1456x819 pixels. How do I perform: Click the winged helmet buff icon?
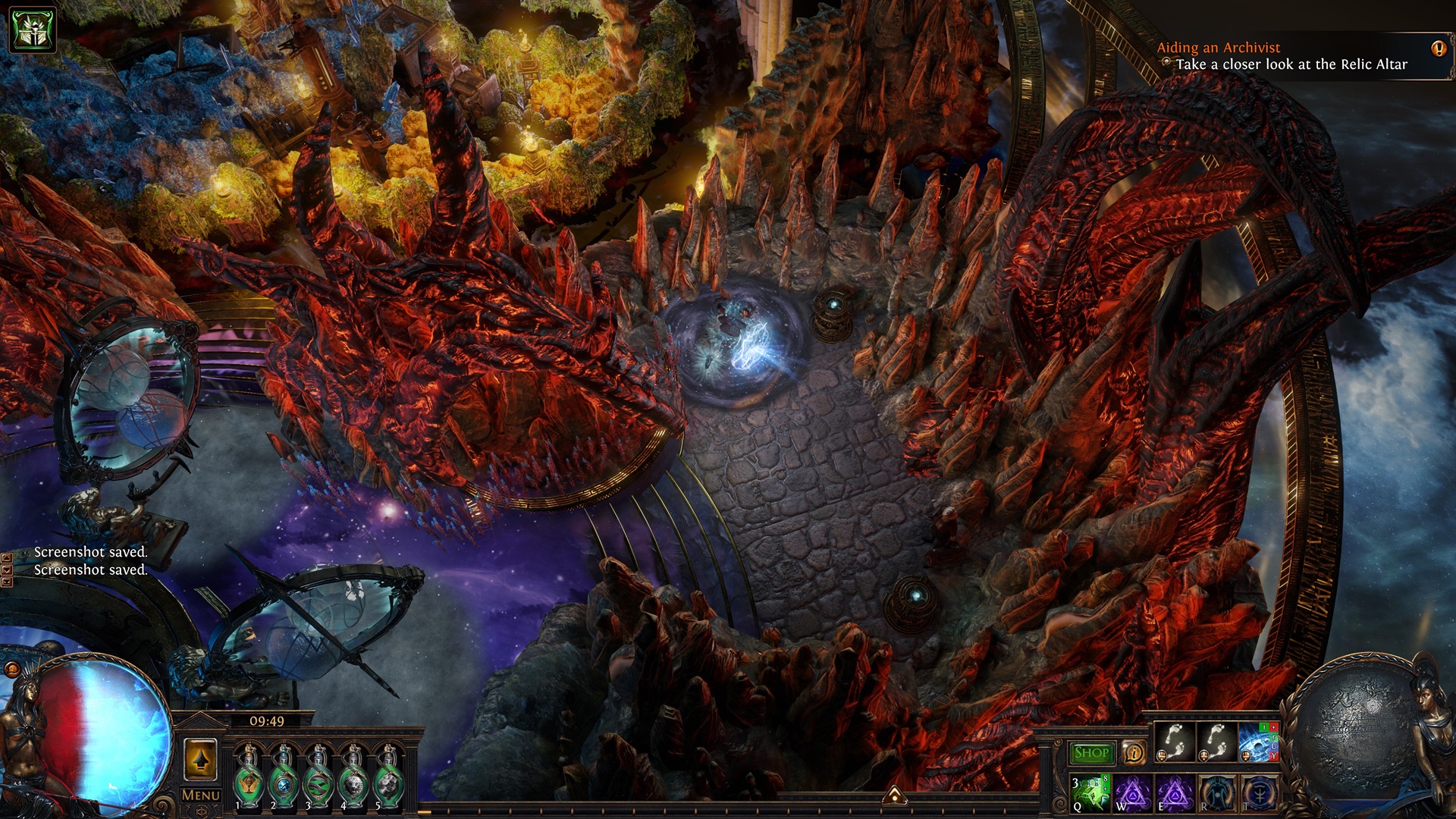pyautogui.click(x=32, y=30)
